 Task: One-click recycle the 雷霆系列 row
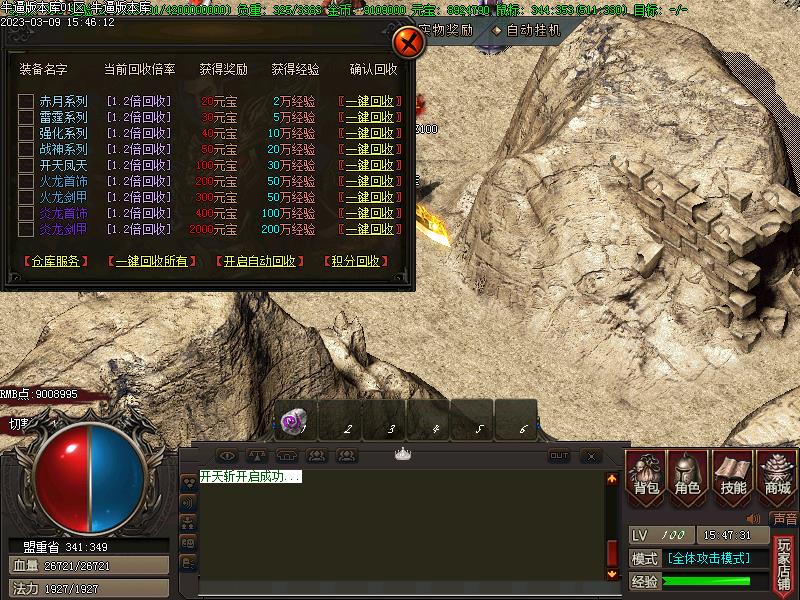[370, 117]
